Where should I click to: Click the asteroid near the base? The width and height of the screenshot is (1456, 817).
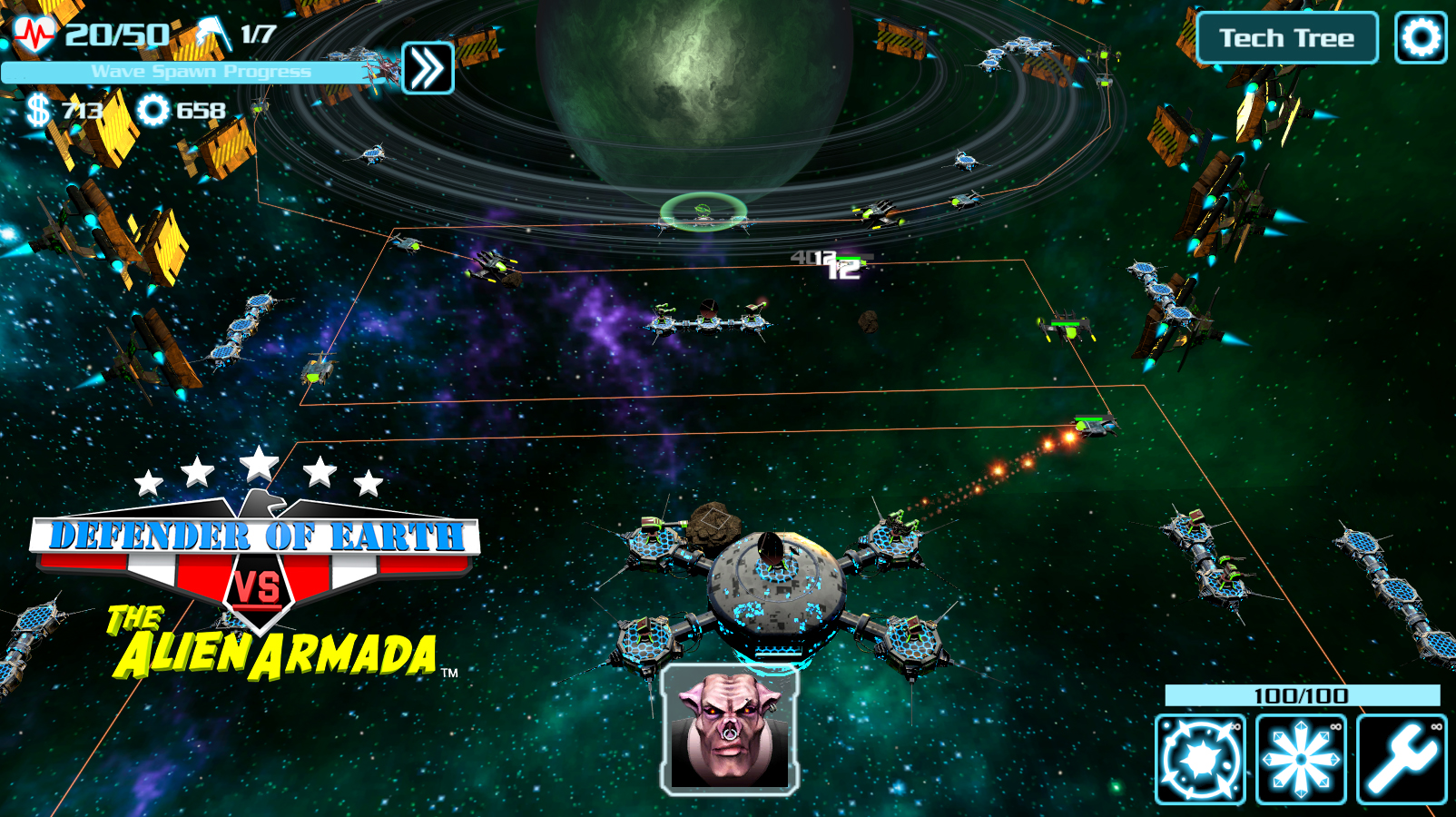click(713, 522)
